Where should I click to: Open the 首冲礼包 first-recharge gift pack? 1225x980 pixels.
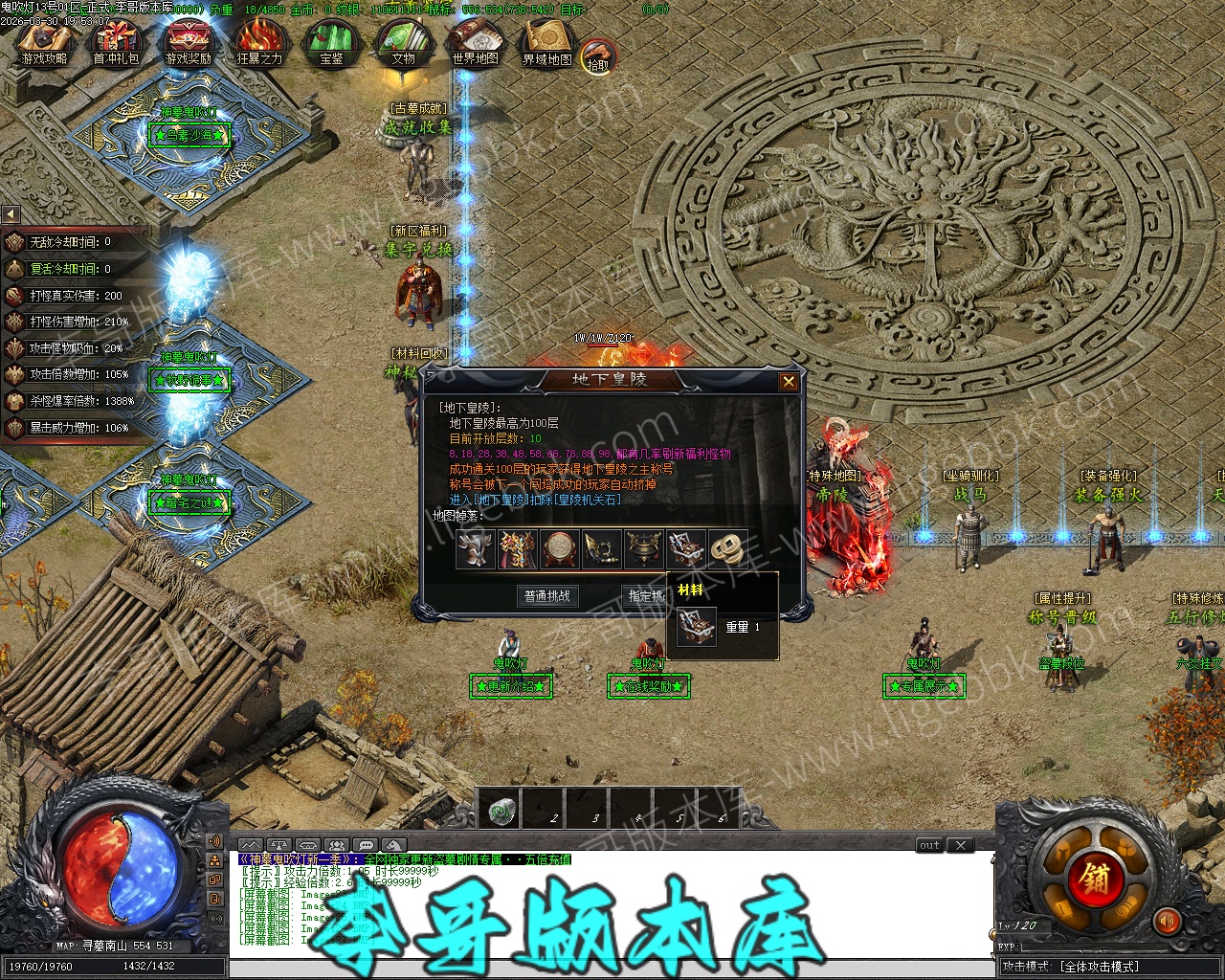[116, 44]
